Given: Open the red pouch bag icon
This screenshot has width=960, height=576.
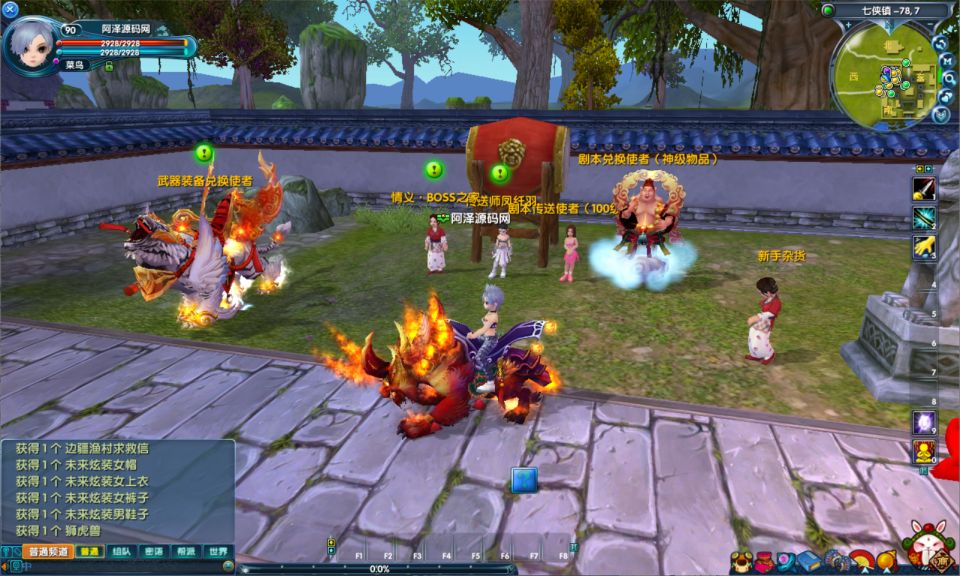Looking at the screenshot, I should pos(764,562).
